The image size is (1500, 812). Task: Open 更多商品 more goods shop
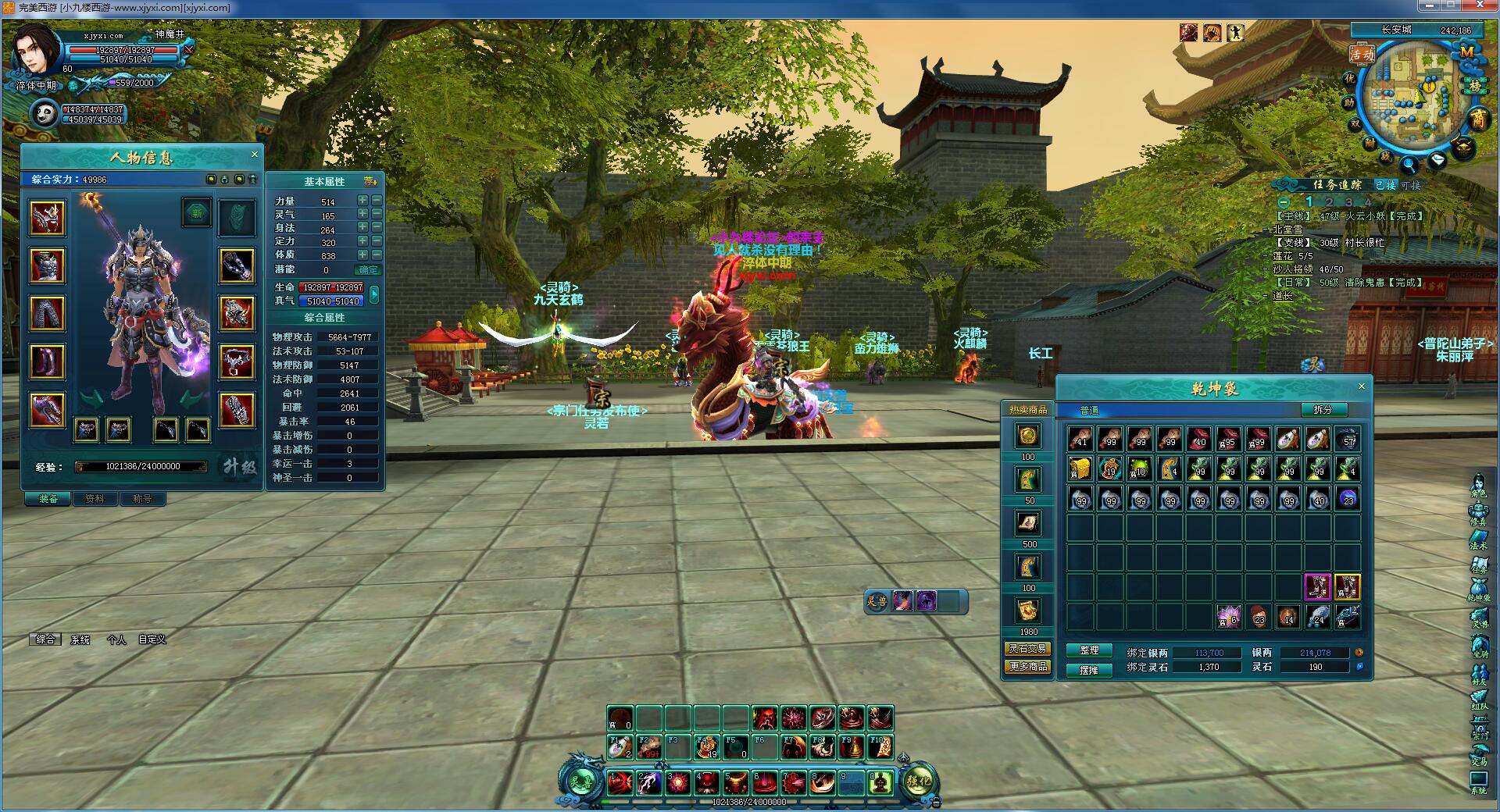[1027, 667]
